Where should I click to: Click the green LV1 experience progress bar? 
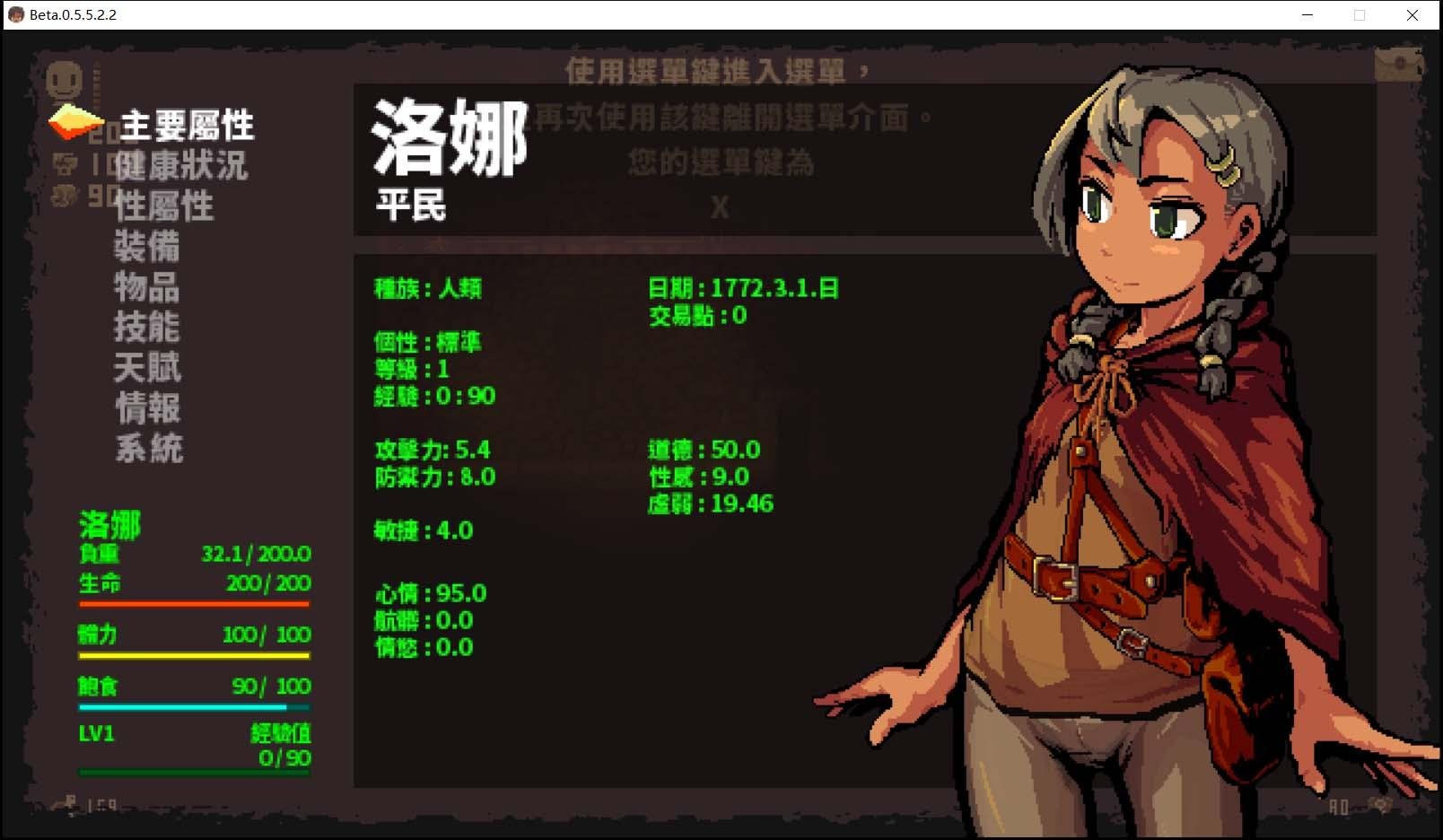tap(193, 772)
